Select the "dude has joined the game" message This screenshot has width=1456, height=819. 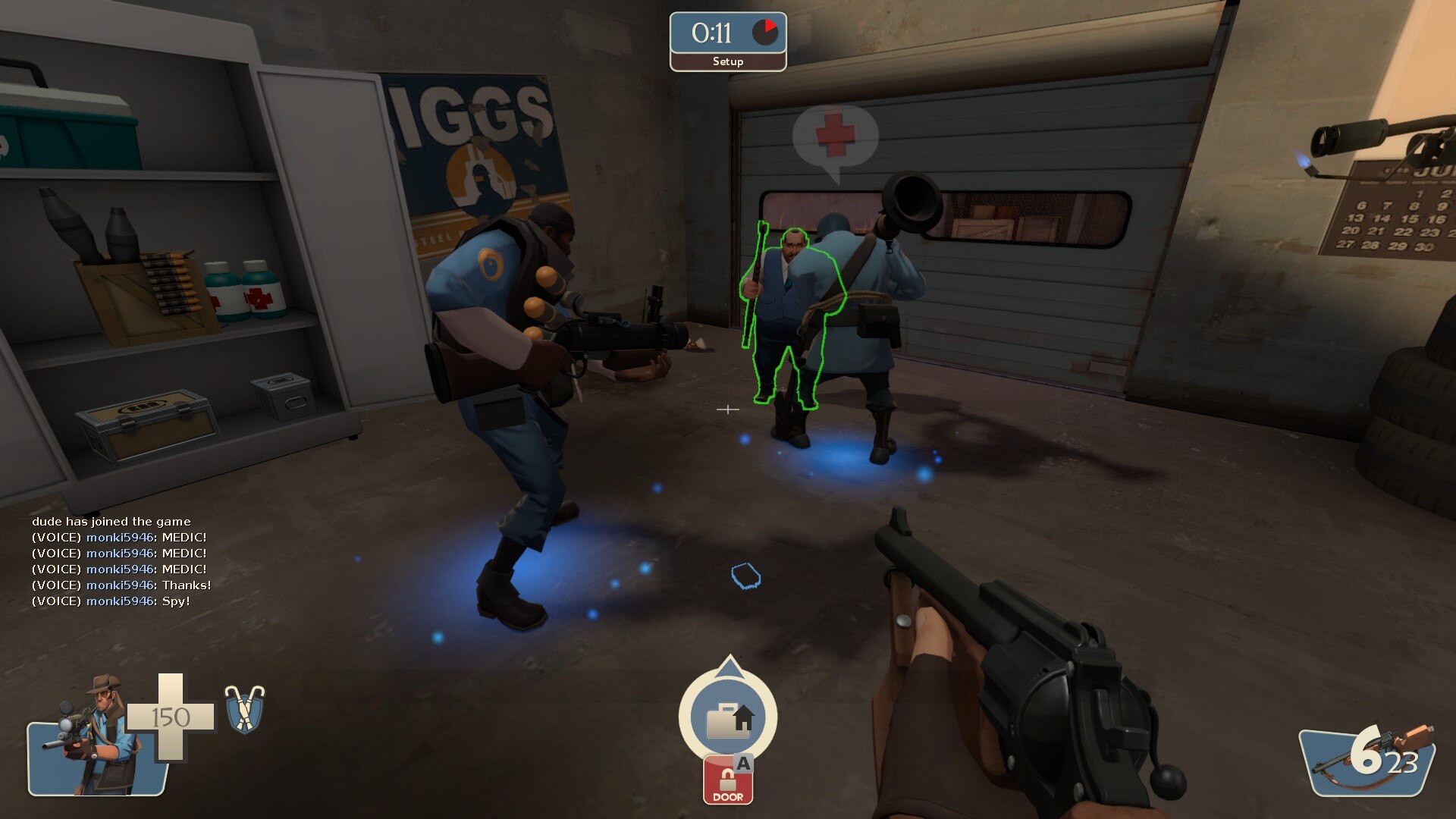click(111, 522)
